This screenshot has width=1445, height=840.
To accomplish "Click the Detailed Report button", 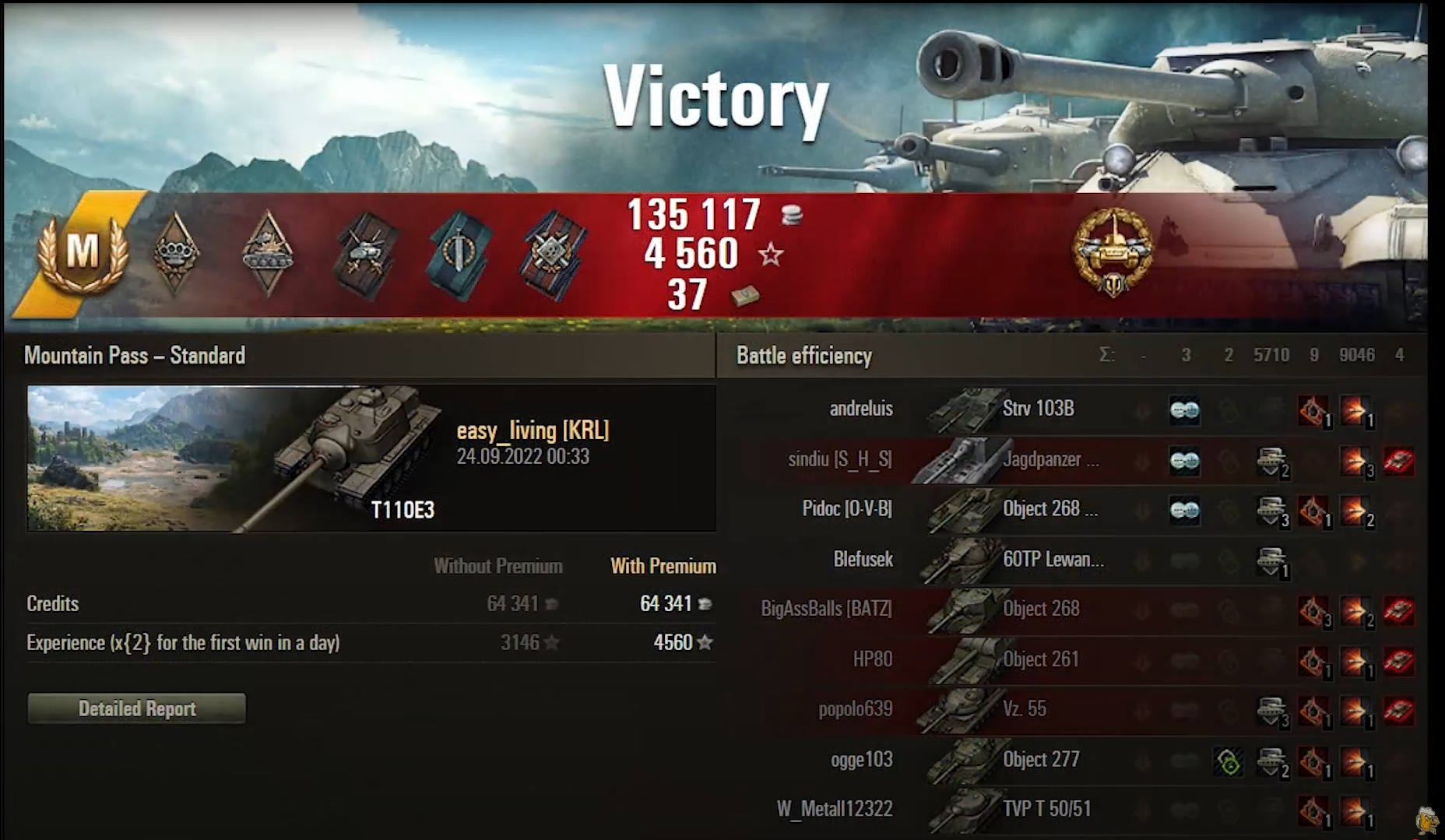I will click(135, 708).
